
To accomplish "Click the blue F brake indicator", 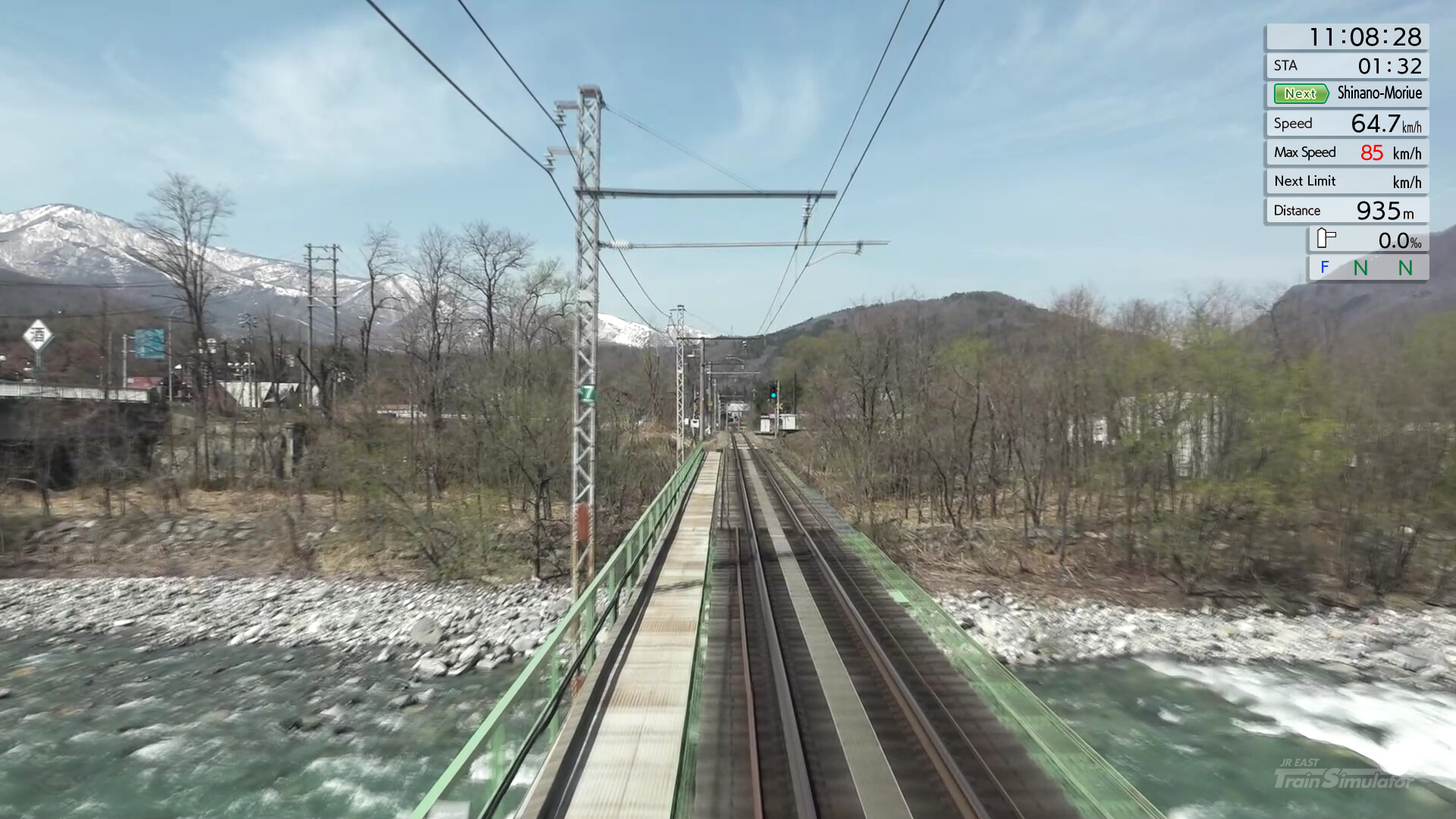I will 1324,268.
